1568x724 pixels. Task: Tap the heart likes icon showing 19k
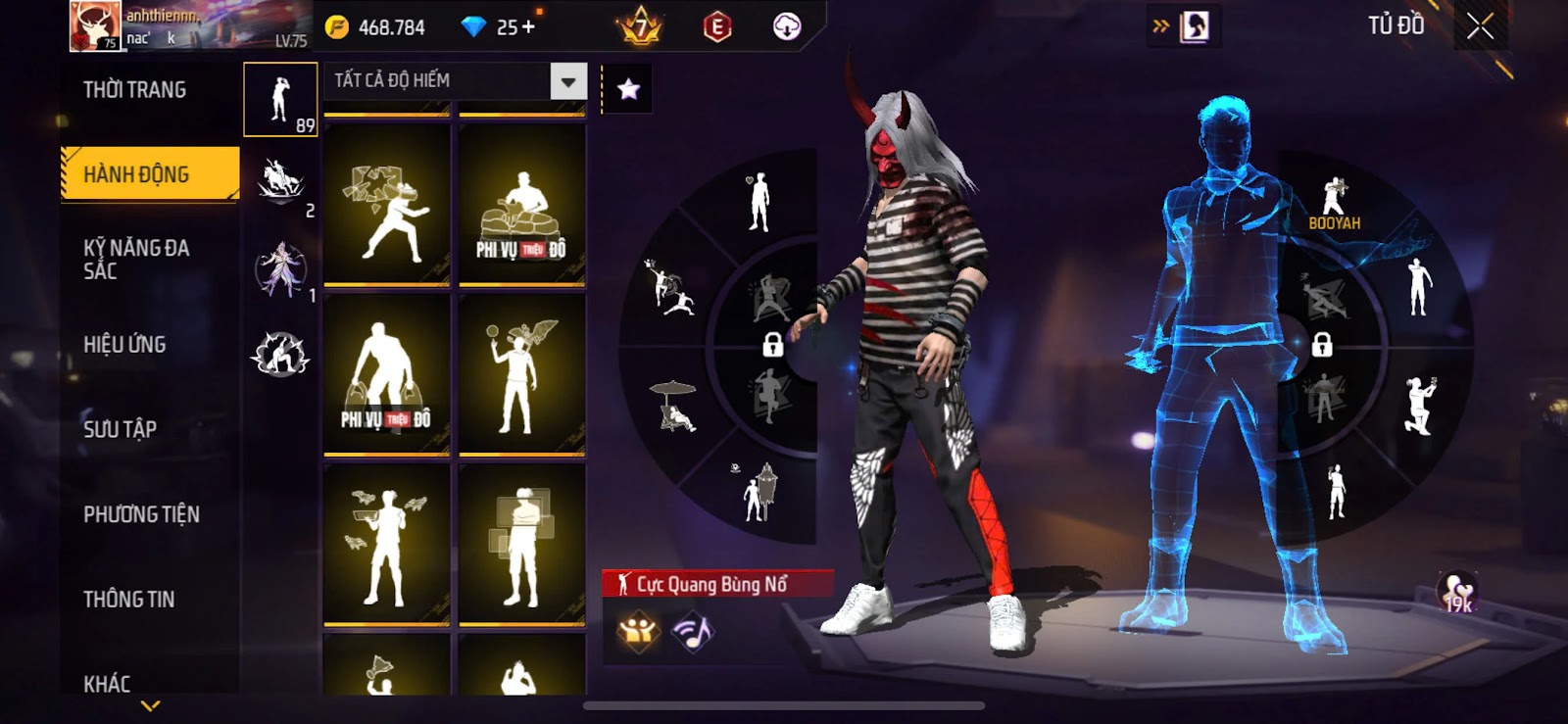tap(1457, 593)
